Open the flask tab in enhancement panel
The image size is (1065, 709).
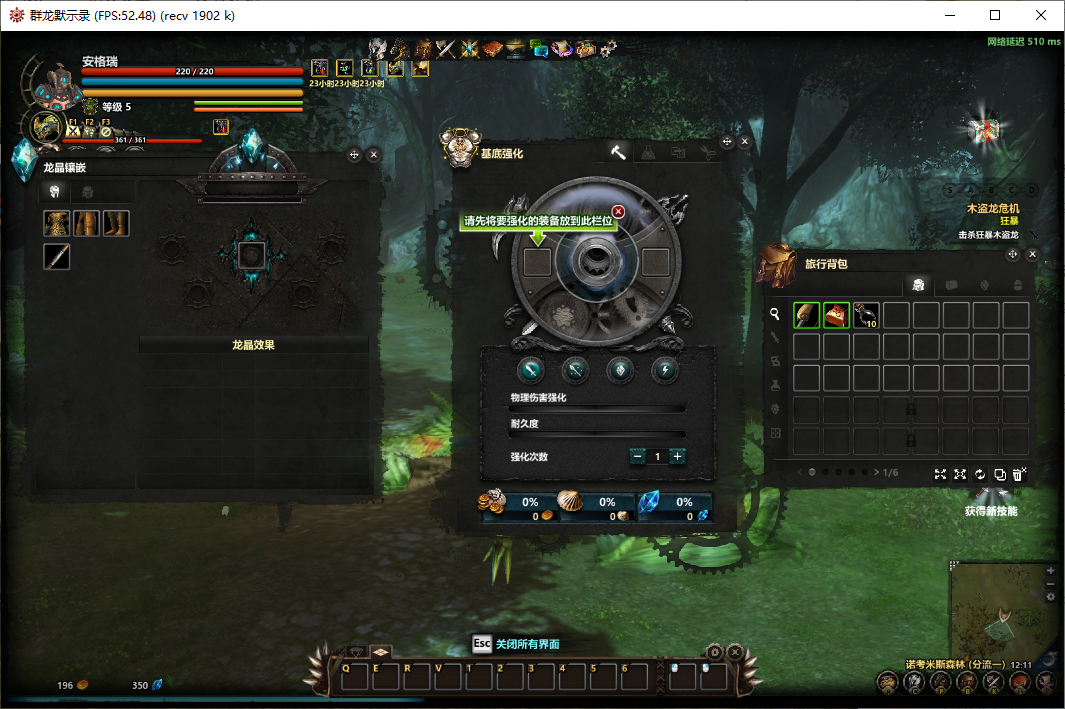pos(648,152)
